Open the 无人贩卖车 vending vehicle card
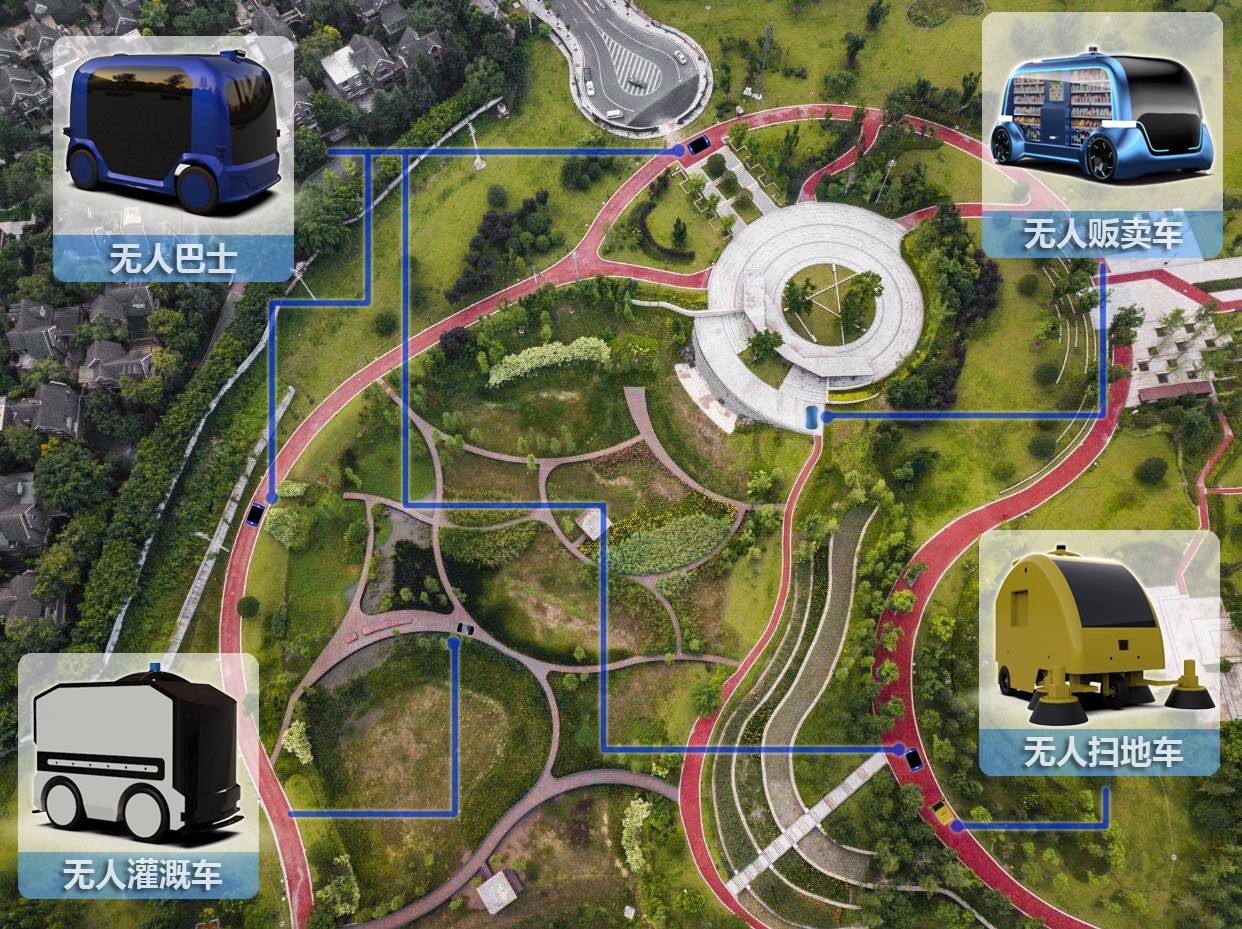Viewport: 1242px width, 929px height. click(1102, 136)
